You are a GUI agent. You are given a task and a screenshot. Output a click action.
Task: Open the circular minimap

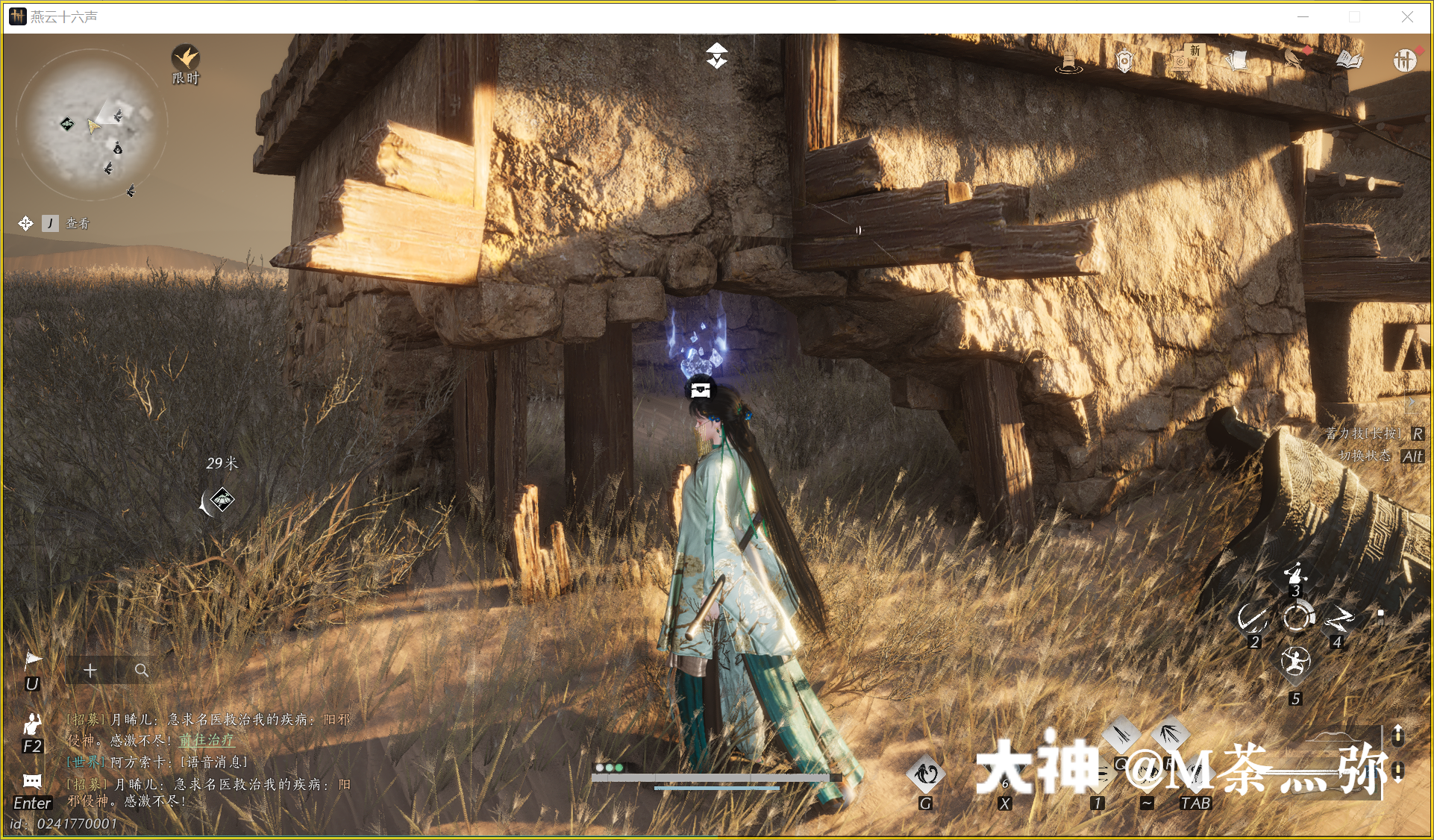(x=92, y=125)
